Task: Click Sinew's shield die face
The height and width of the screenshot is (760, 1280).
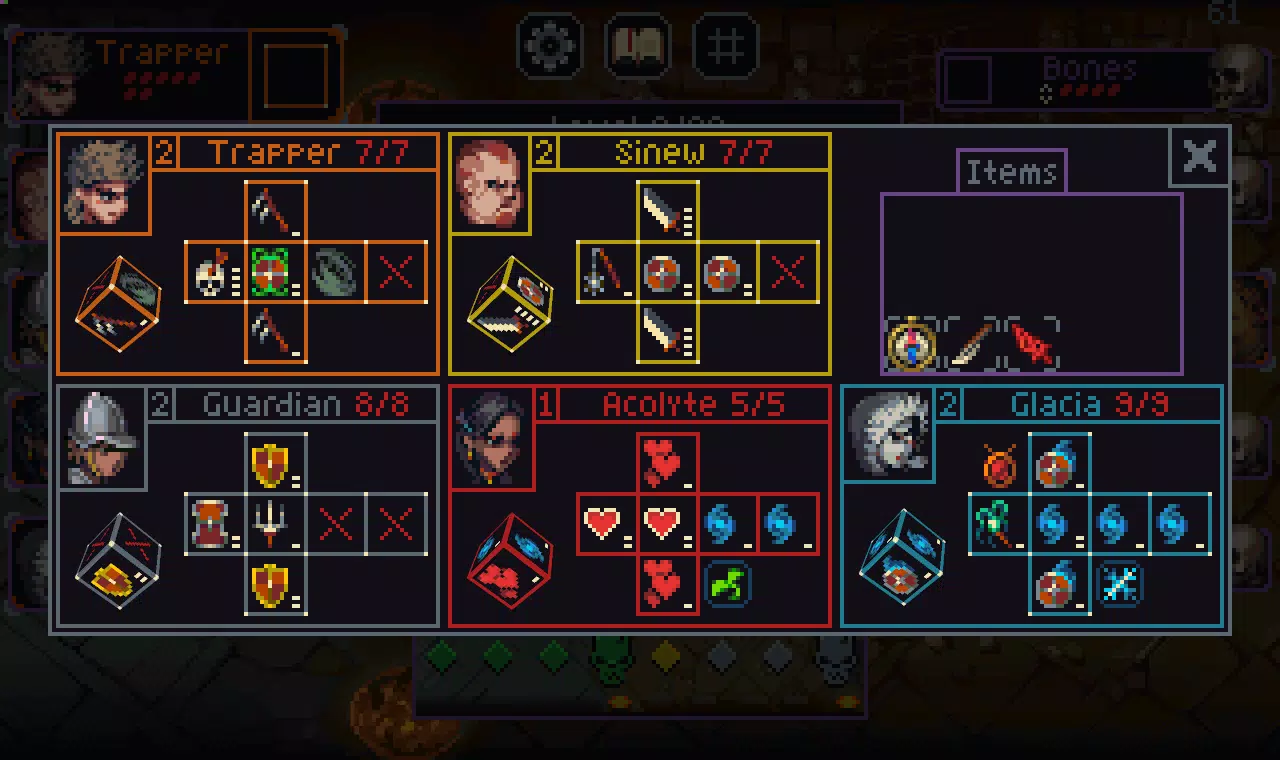Action: pyautogui.click(x=660, y=272)
